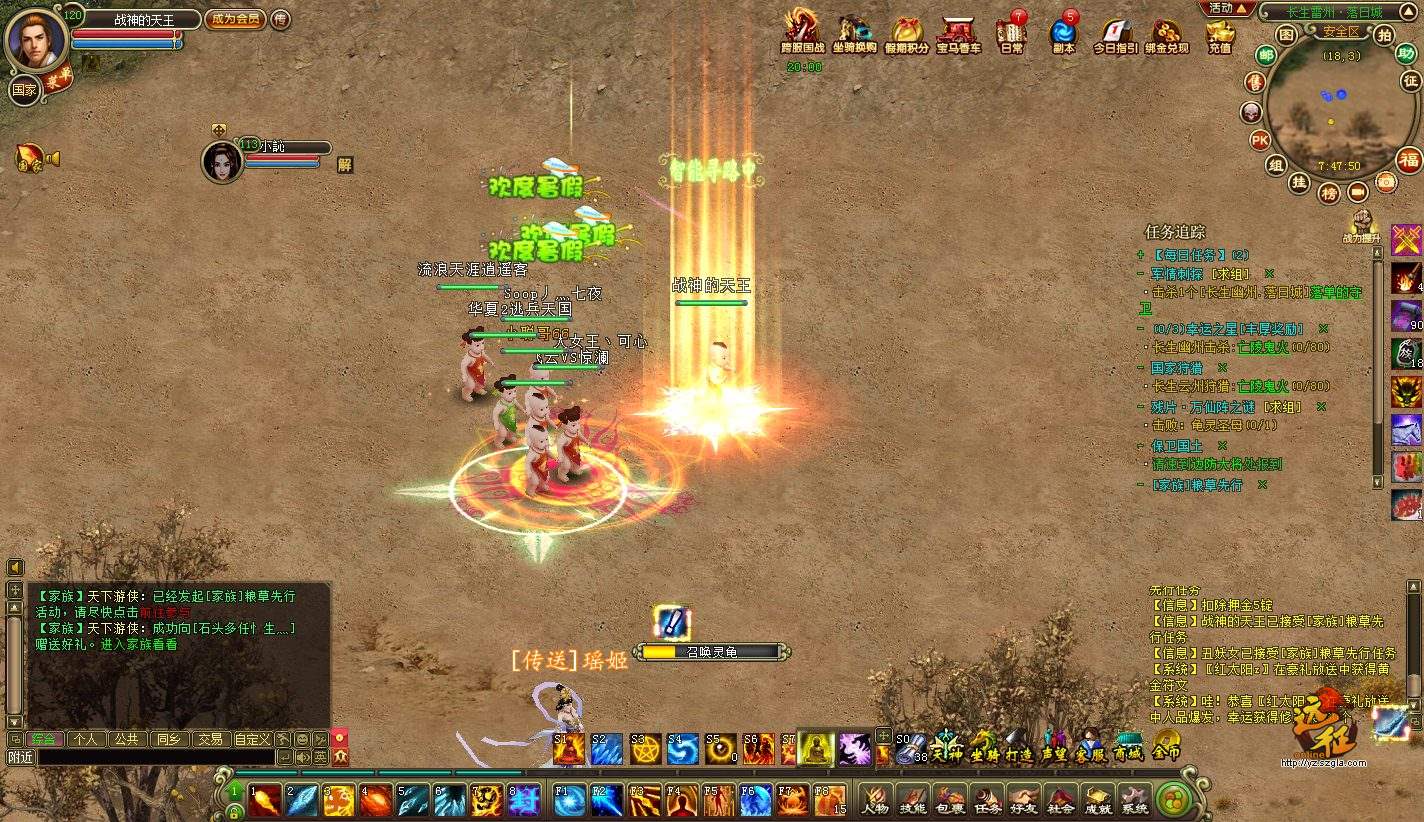Click the 成为会员 membership button
Viewport: 1424px width, 822px height.
(235, 19)
